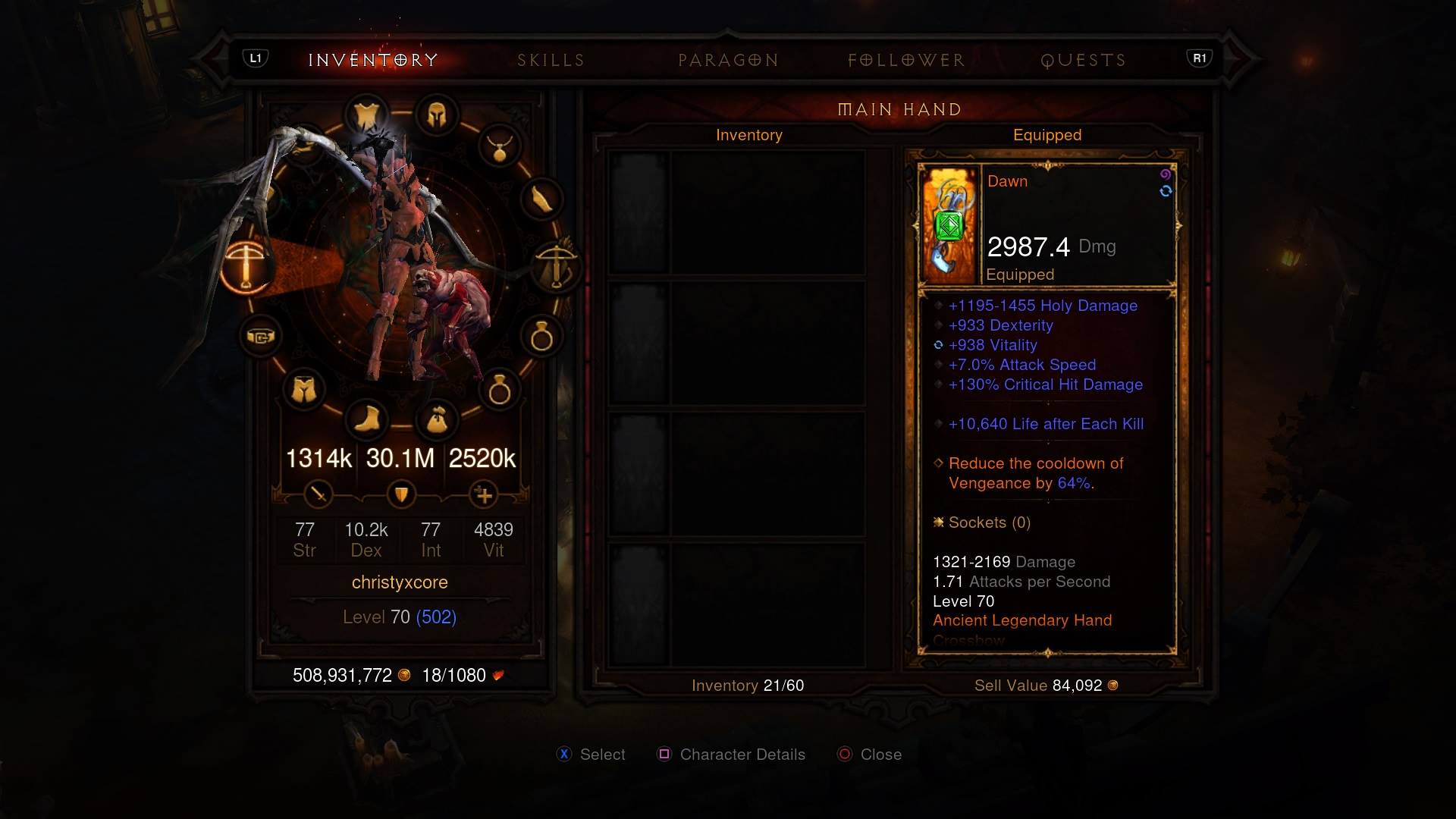Choose the boots equipment slot

pyautogui.click(x=367, y=419)
